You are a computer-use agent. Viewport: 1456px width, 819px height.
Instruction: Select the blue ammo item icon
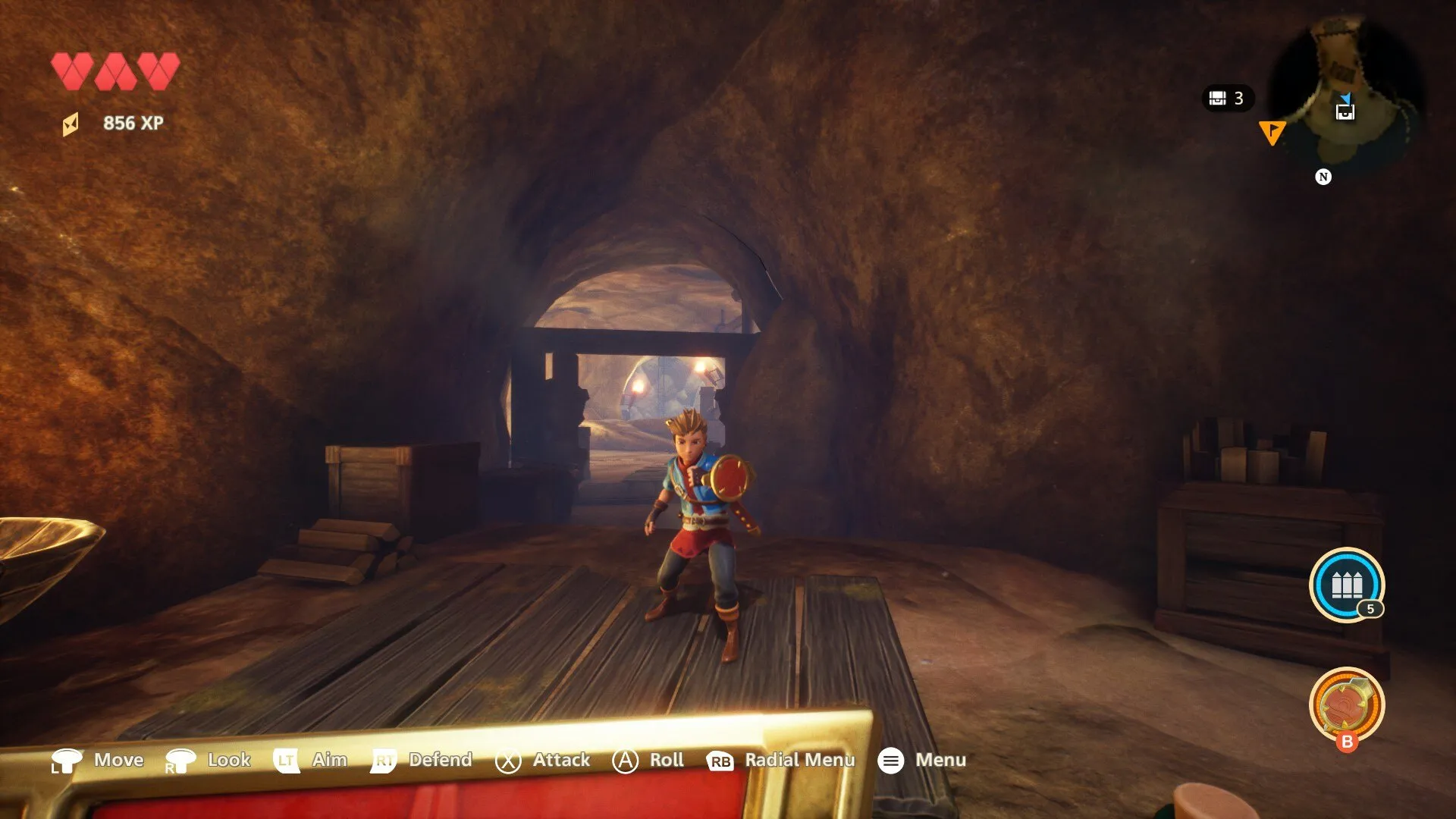coord(1346,585)
